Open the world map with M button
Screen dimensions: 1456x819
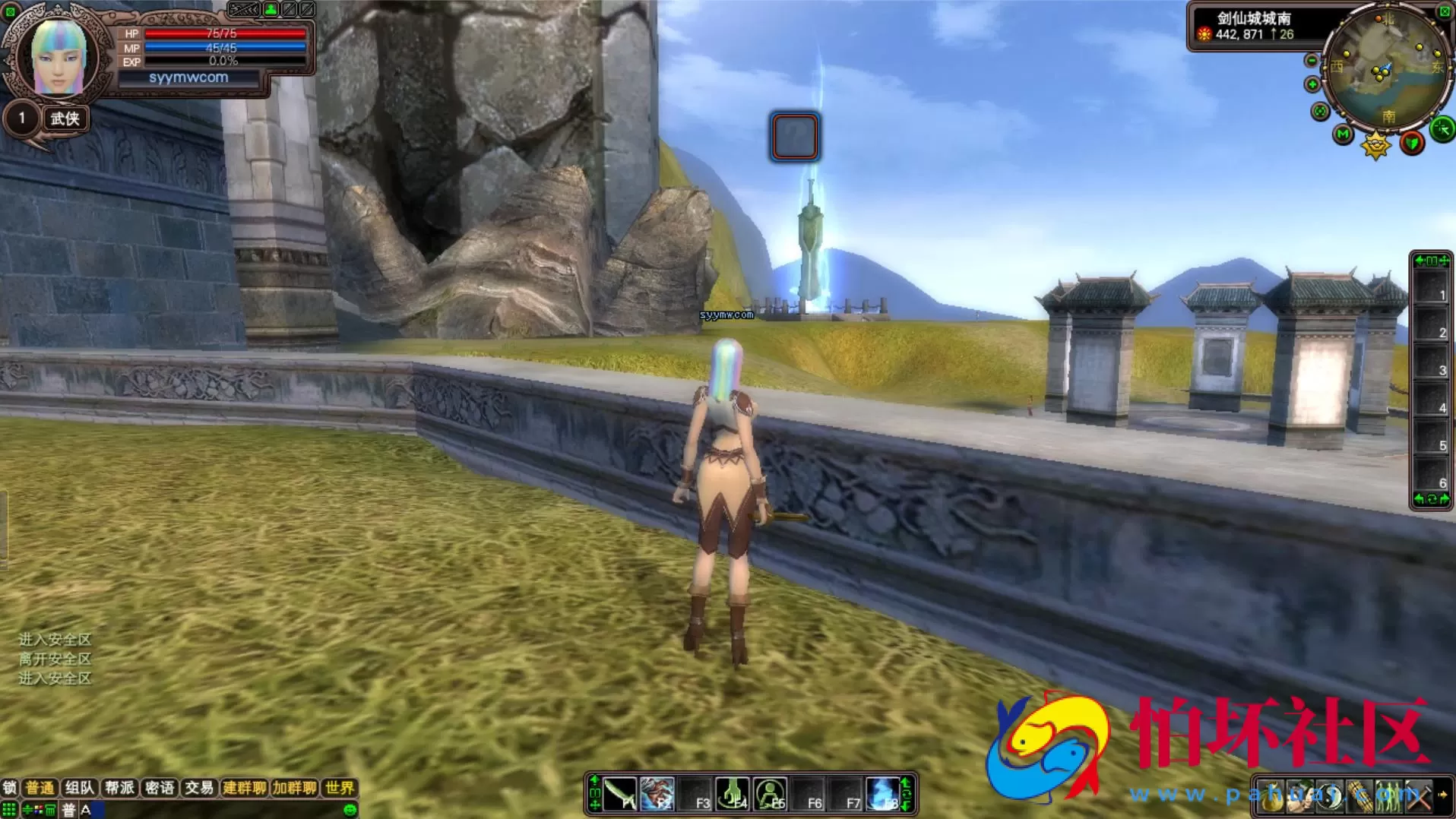click(1343, 135)
